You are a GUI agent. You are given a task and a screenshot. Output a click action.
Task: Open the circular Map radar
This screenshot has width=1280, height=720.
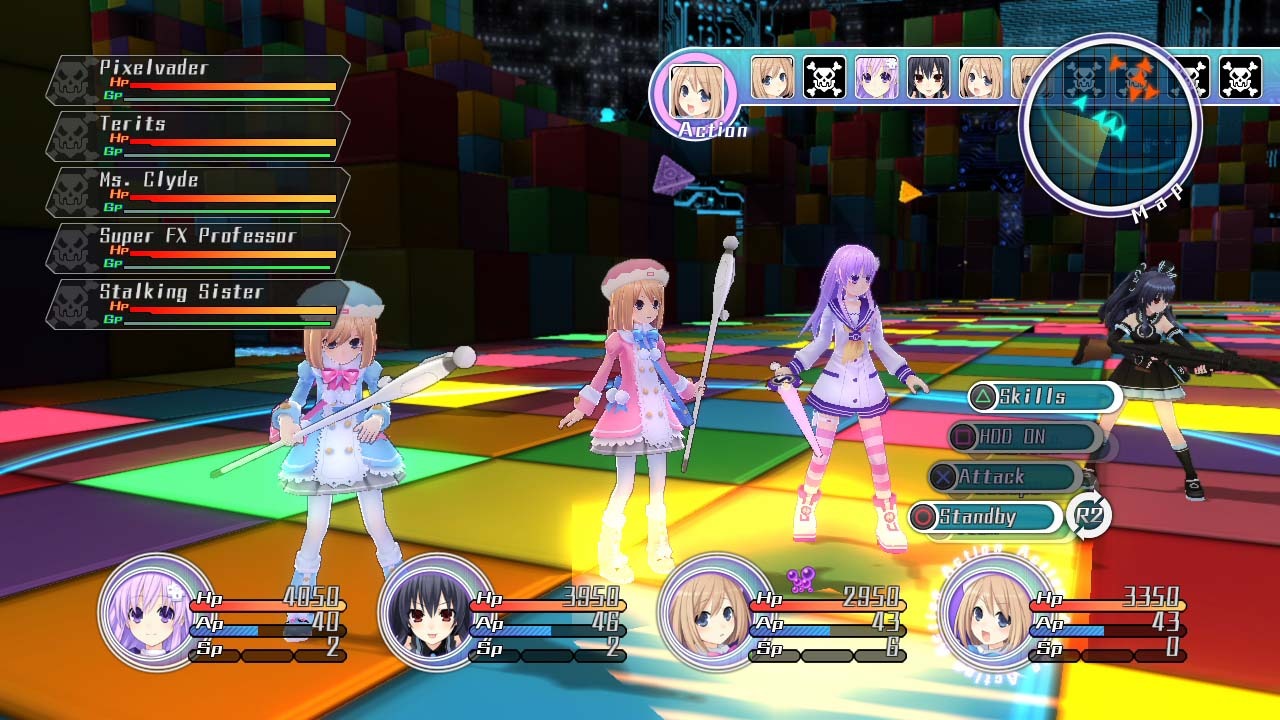click(x=1110, y=125)
